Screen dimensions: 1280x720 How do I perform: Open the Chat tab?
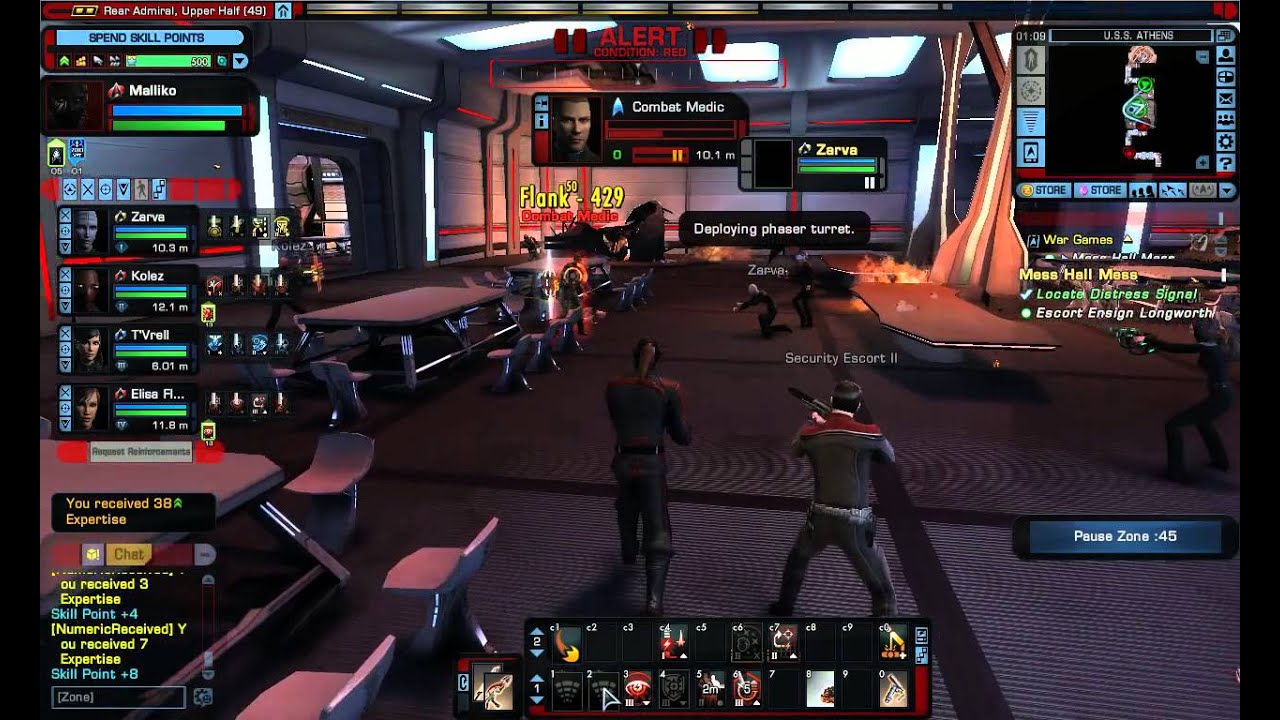[x=128, y=554]
